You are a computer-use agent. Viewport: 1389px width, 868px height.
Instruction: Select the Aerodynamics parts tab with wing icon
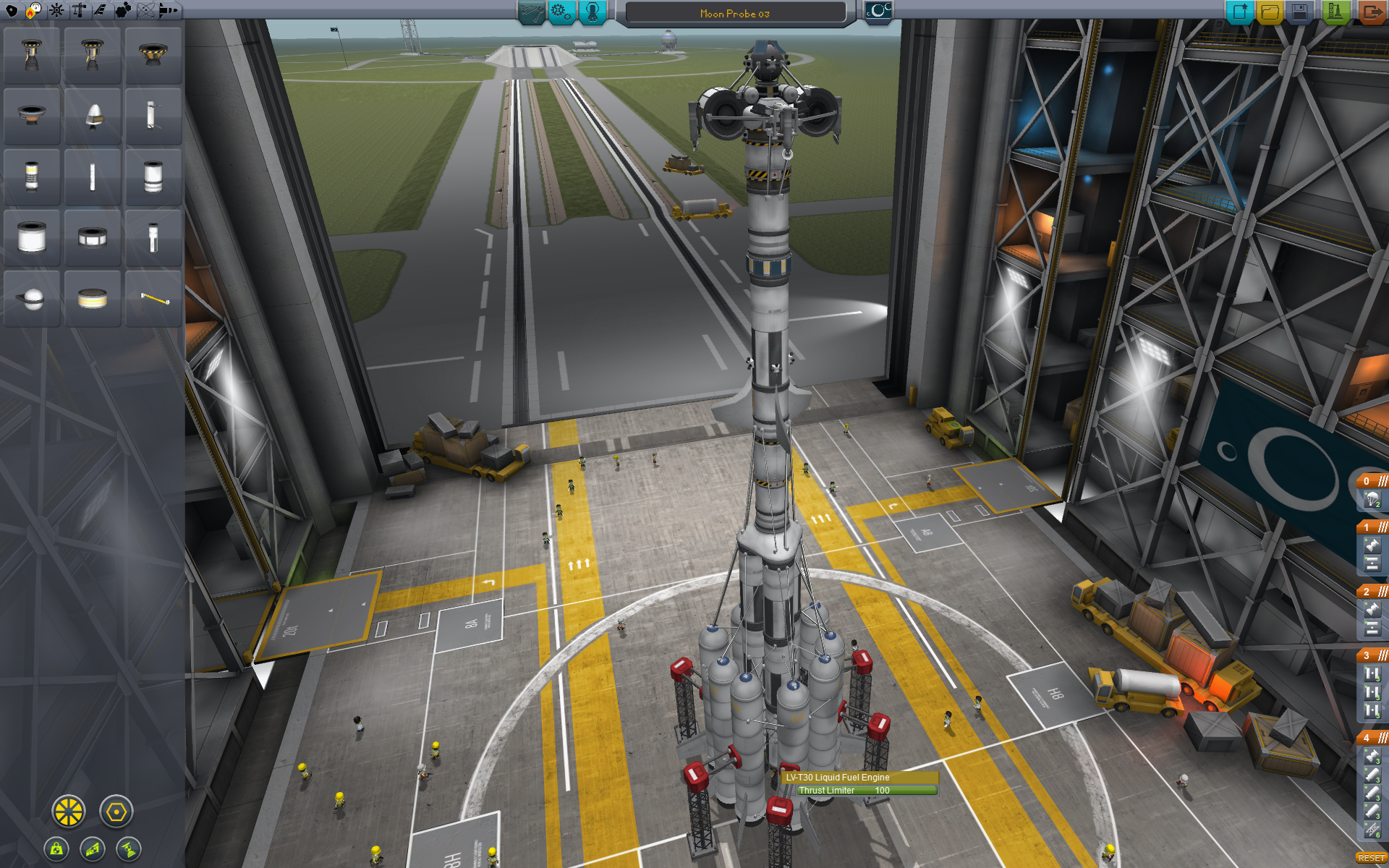[101, 10]
